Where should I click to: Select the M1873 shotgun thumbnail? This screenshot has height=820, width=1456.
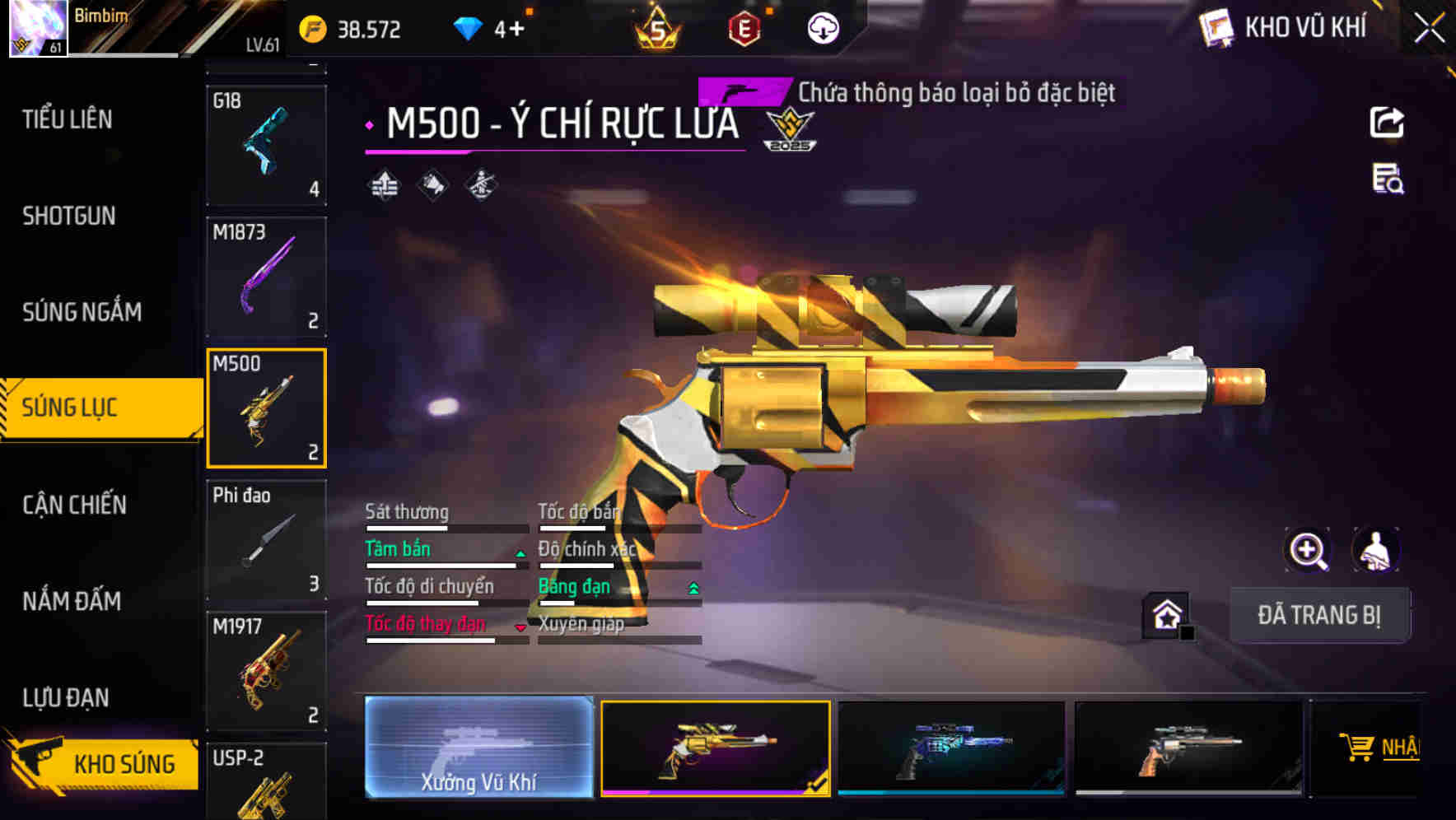point(266,277)
